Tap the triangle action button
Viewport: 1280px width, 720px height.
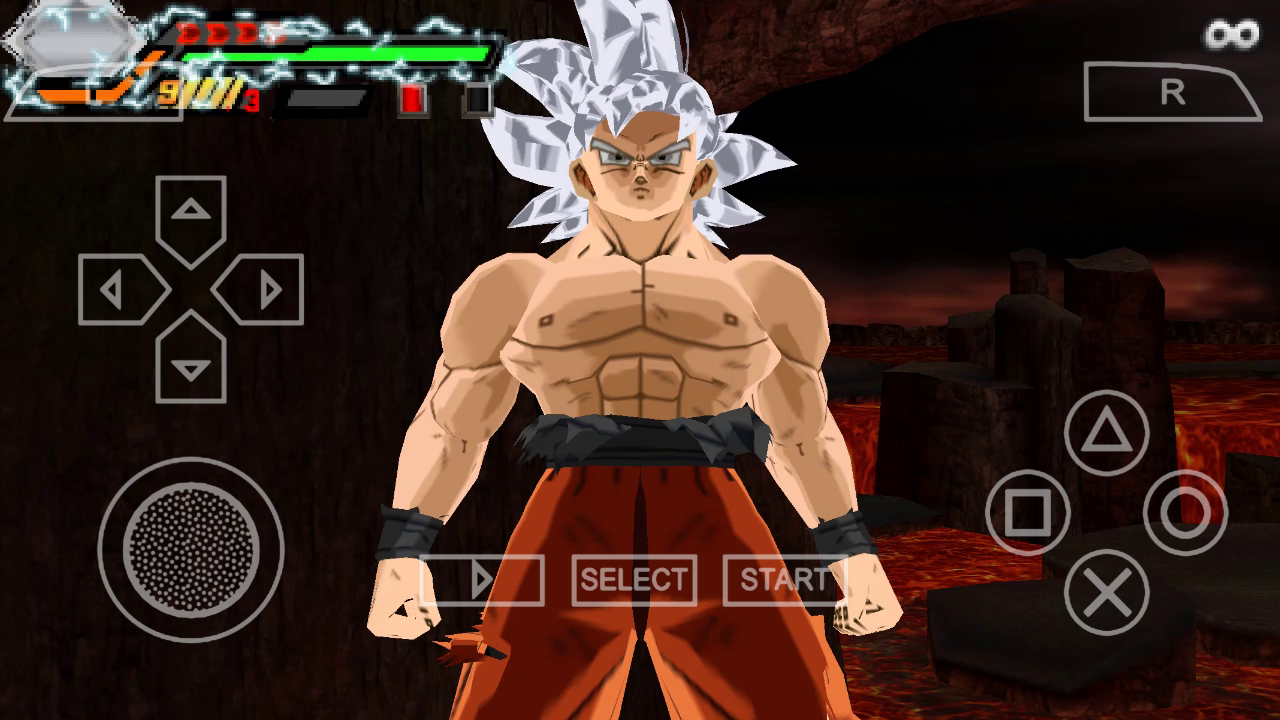point(1106,433)
